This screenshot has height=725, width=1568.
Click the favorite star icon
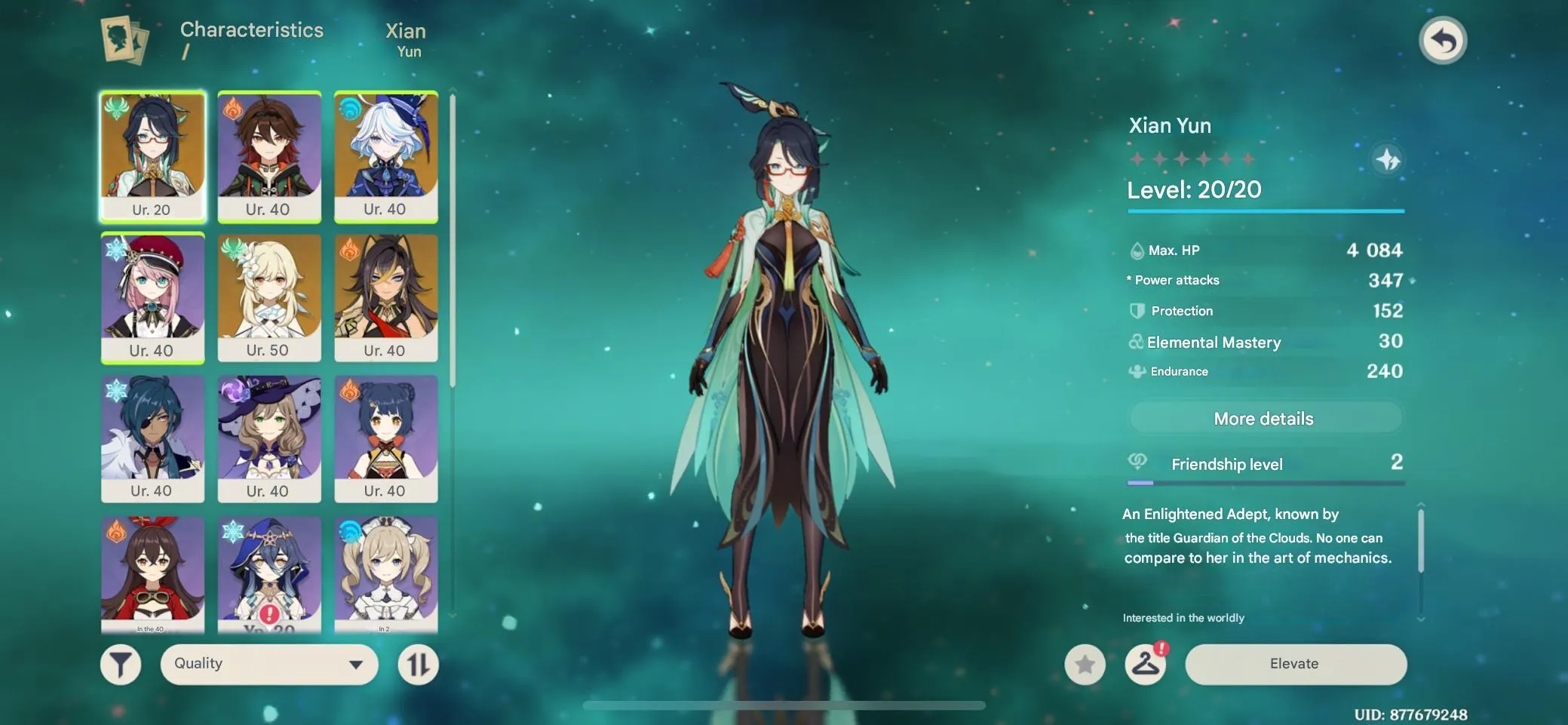pyautogui.click(x=1086, y=664)
